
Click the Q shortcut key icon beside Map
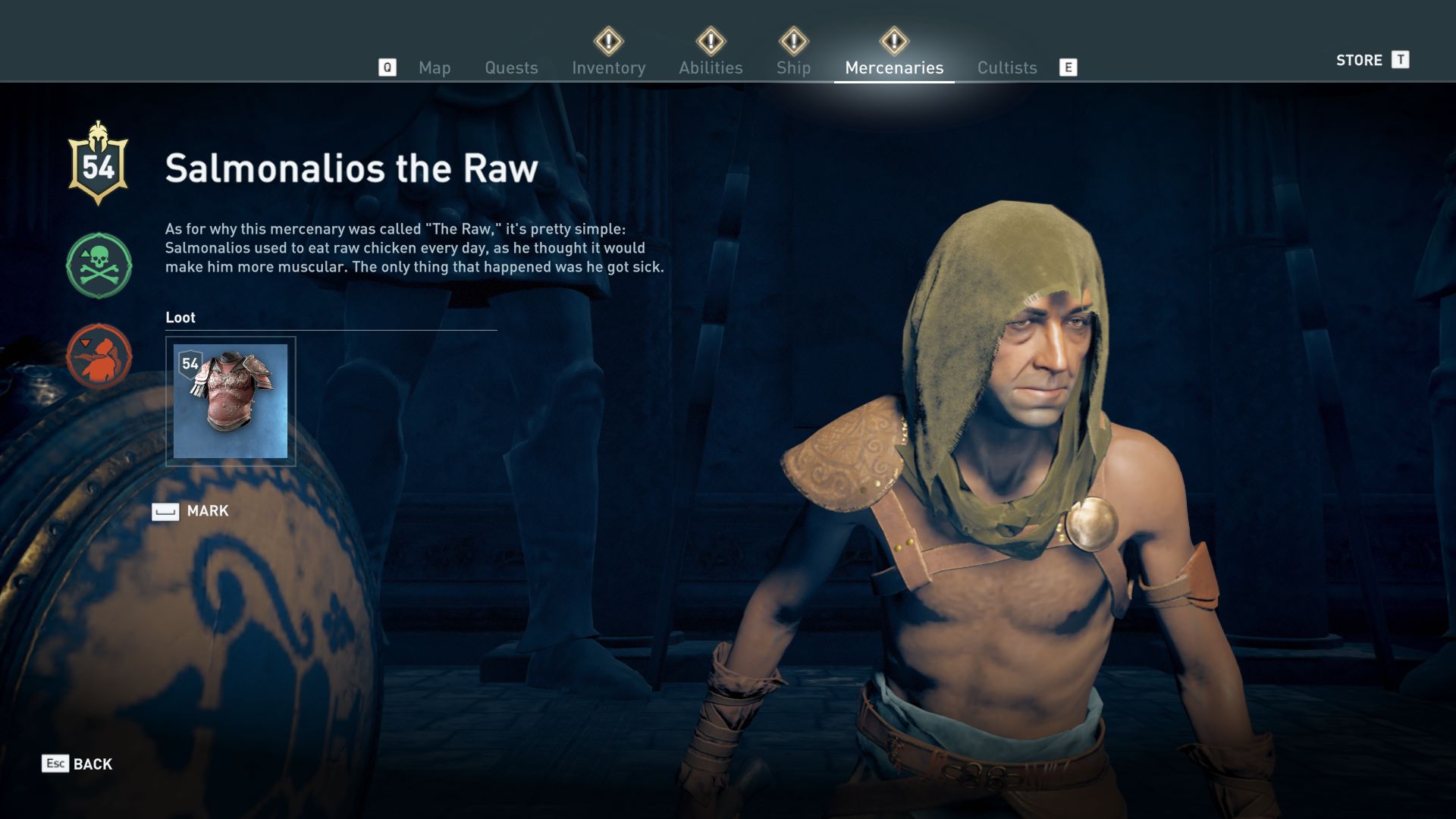click(389, 67)
